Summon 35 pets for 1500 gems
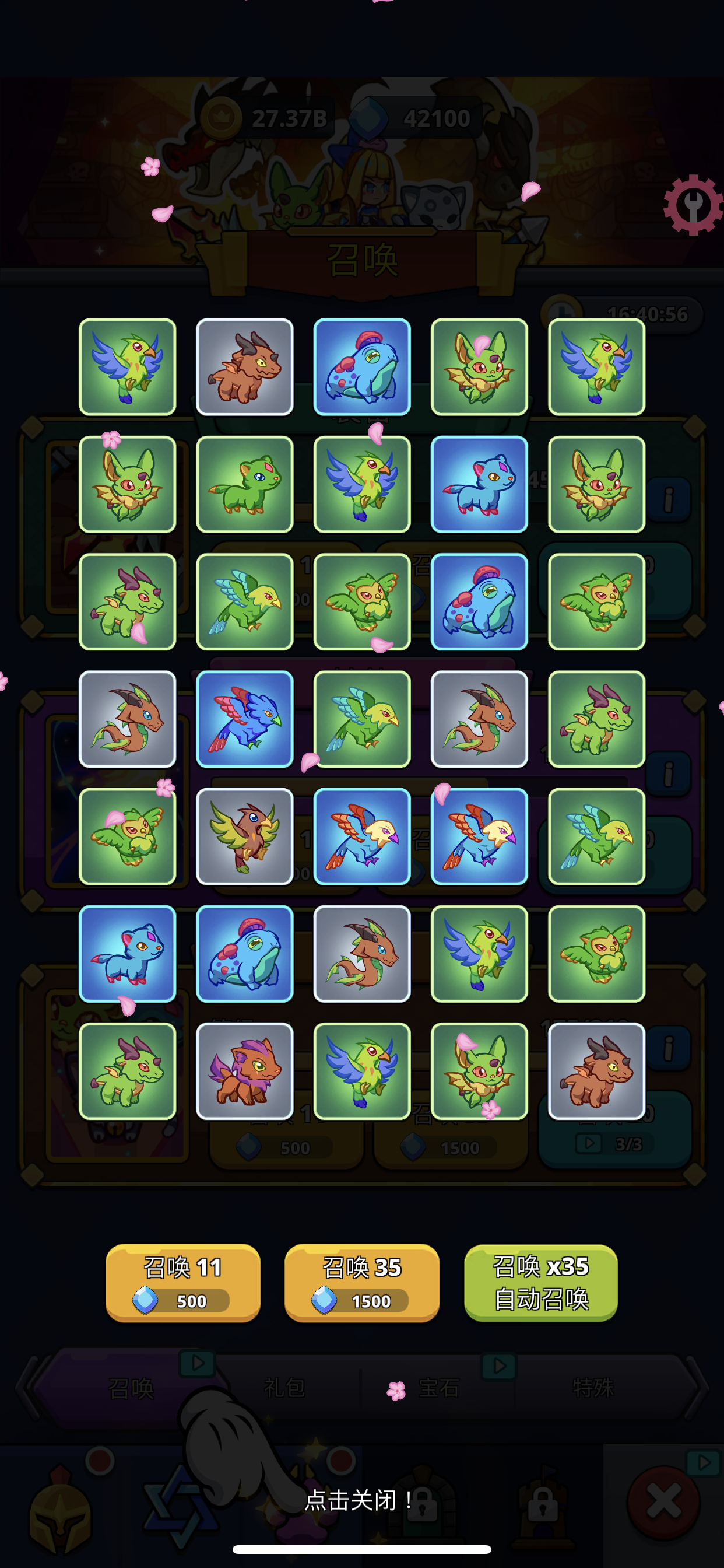This screenshot has width=724, height=1568. [x=361, y=1282]
